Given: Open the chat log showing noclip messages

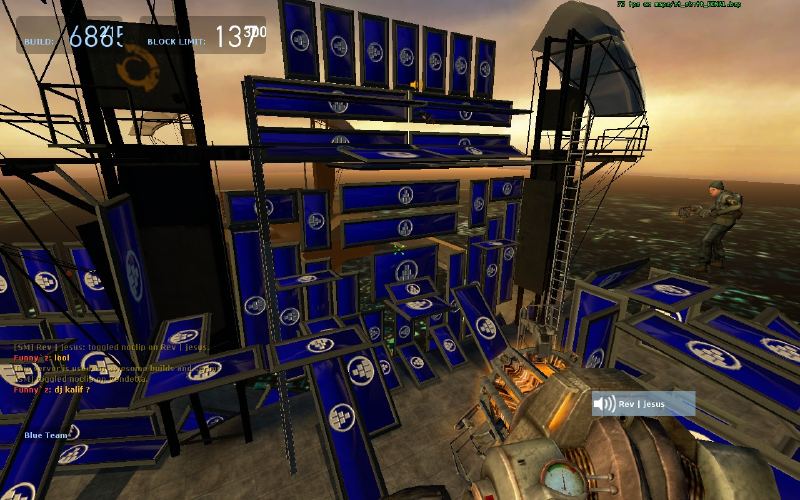Looking at the screenshot, I should [100, 367].
